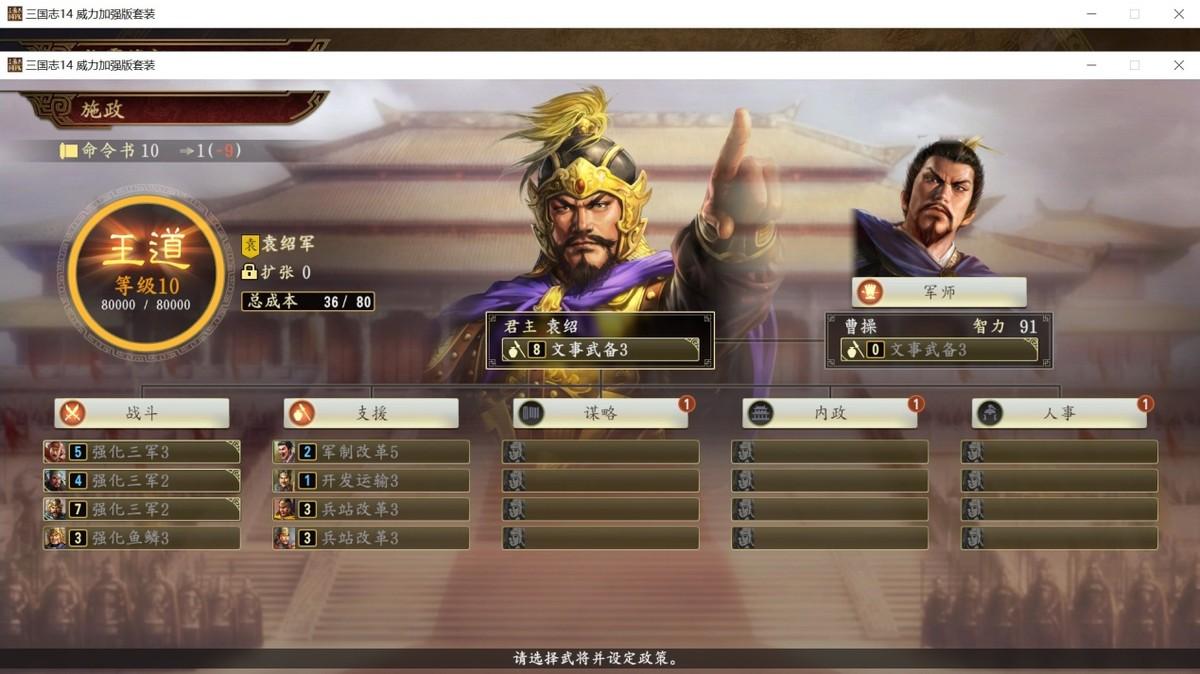Image resolution: width=1200 pixels, height=674 pixels.
Task: Choose the 内政 category button
Action: pyautogui.click(x=830, y=413)
